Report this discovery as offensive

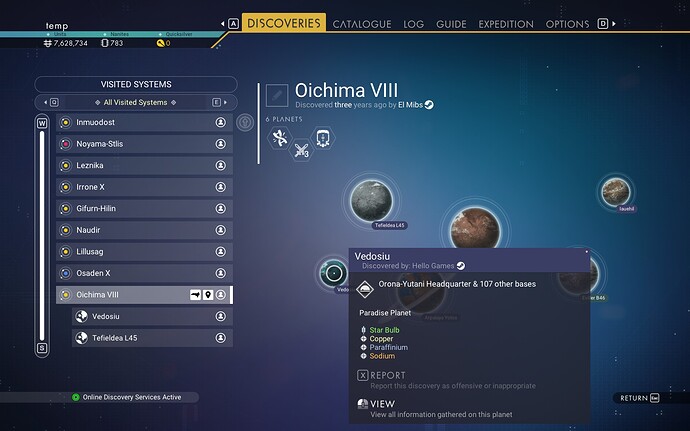pyautogui.click(x=389, y=376)
